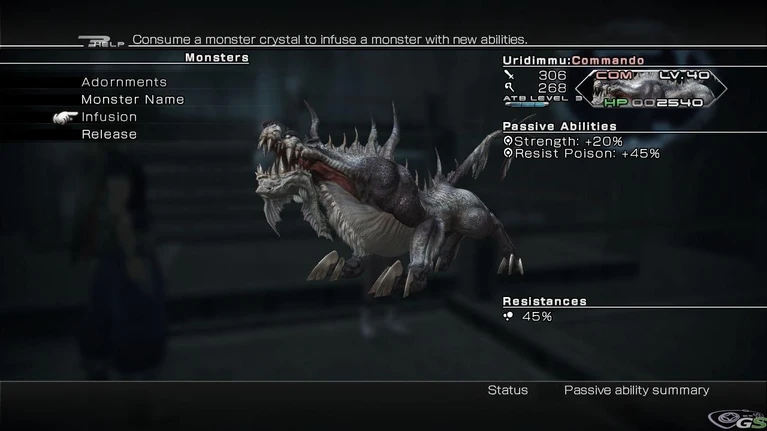The width and height of the screenshot is (767, 431).
Task: Choose the Monster Name entry
Action: coord(132,99)
